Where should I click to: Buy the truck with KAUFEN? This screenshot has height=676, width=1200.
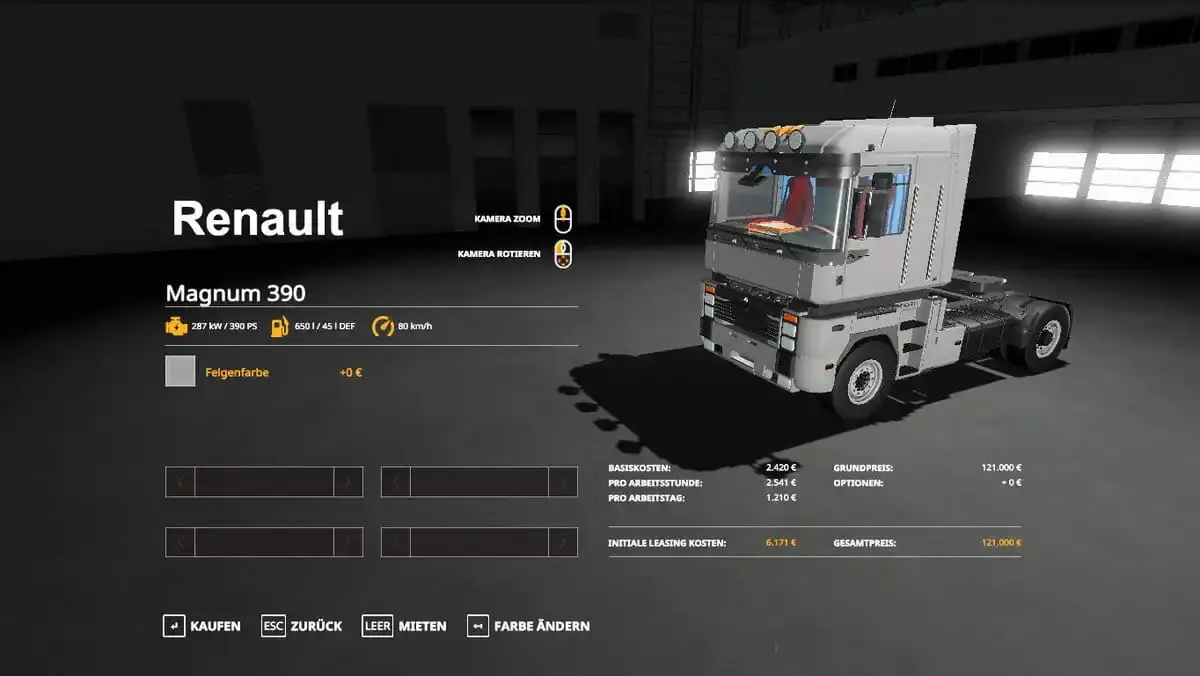202,626
